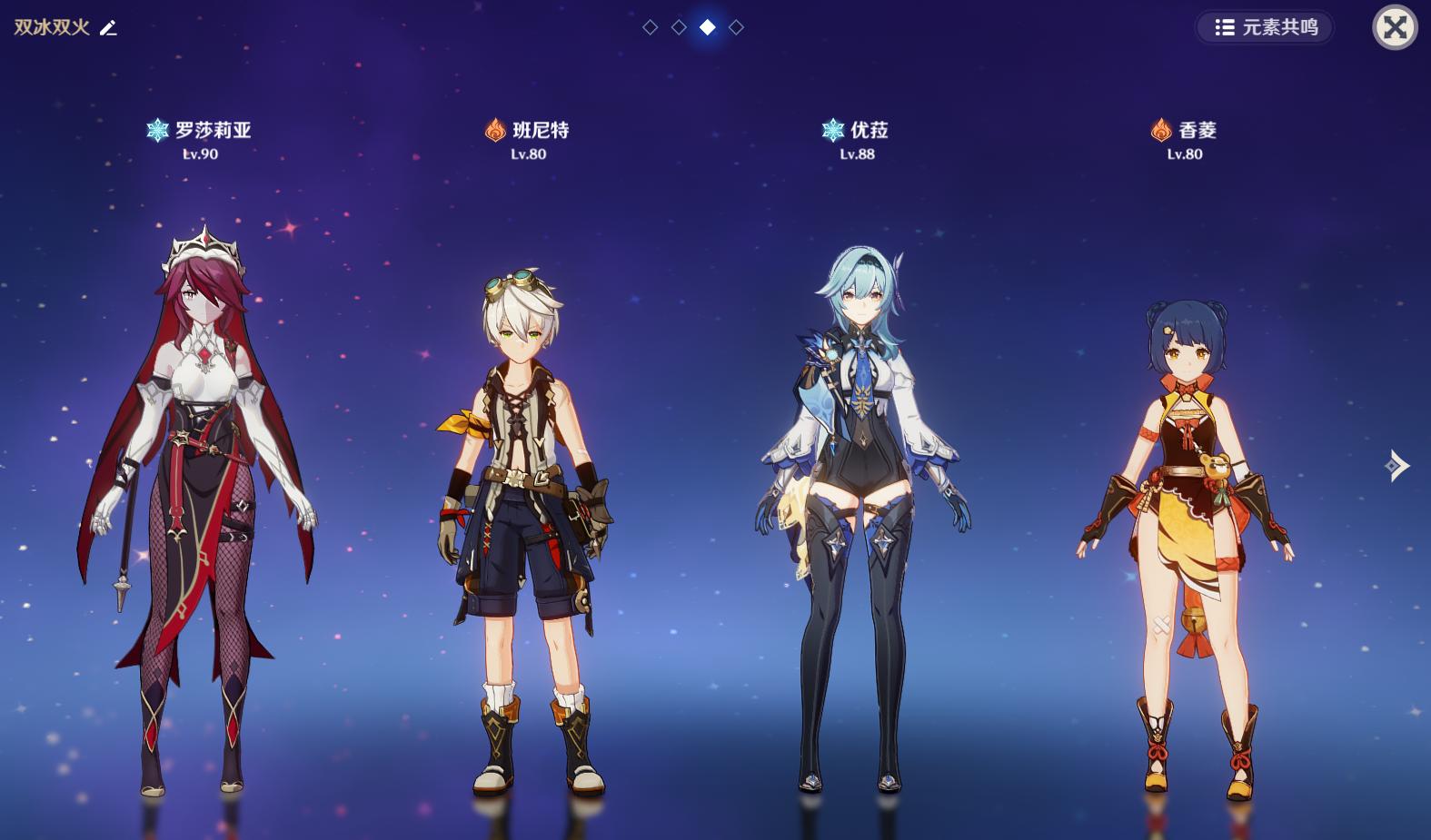Jump to the first party page diamond

coord(650,27)
